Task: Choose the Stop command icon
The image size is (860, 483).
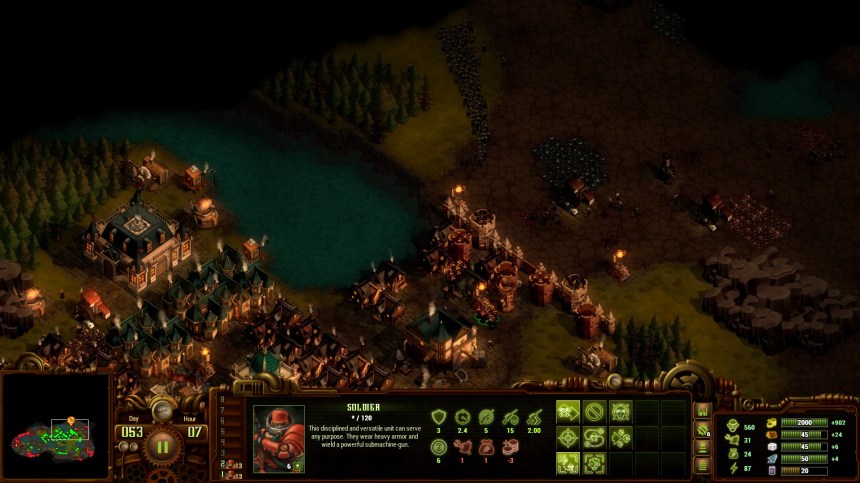Action: coord(594,410)
